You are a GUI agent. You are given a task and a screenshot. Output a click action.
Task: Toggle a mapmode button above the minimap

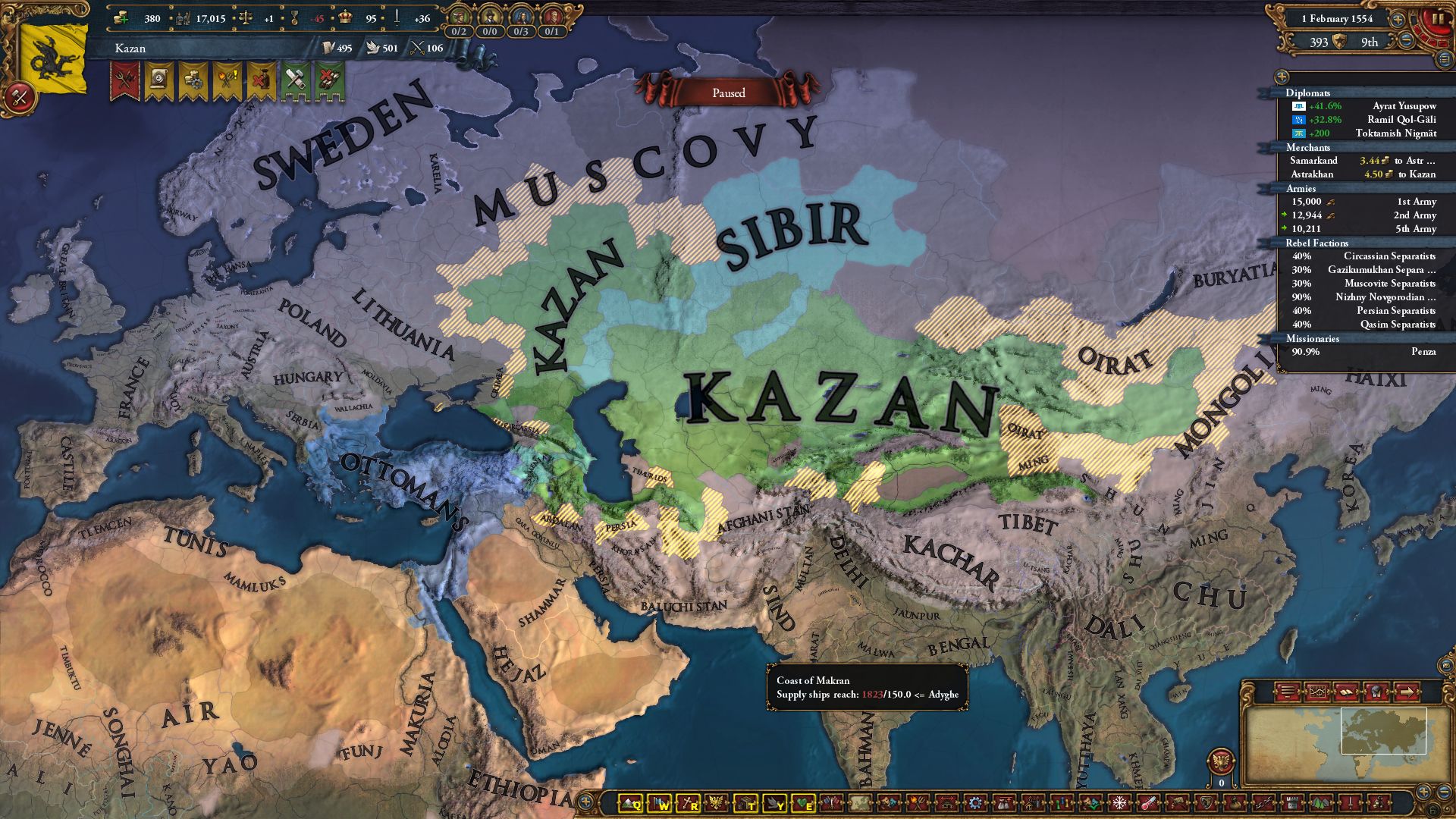(x=1287, y=692)
